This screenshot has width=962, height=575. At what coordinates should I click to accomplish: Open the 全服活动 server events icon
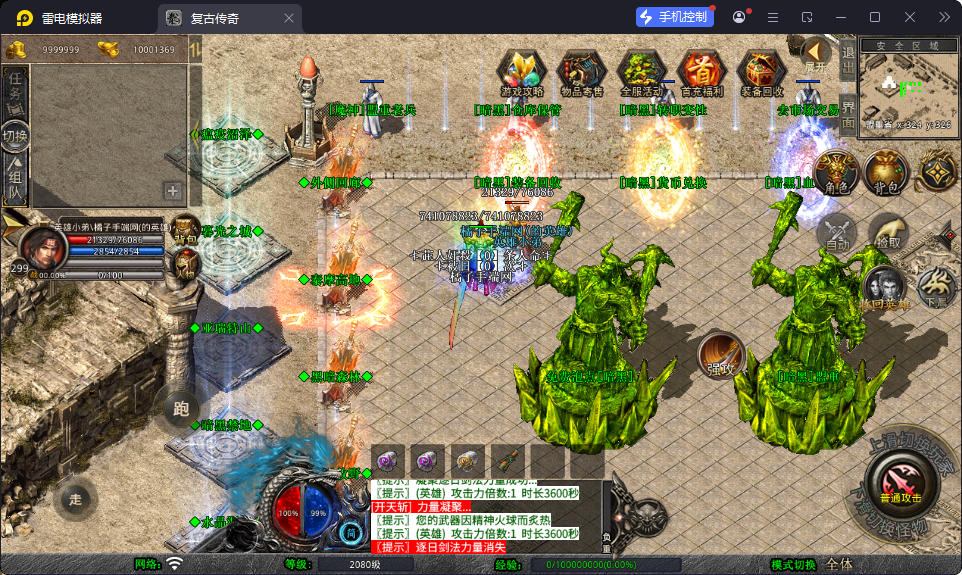pos(642,73)
